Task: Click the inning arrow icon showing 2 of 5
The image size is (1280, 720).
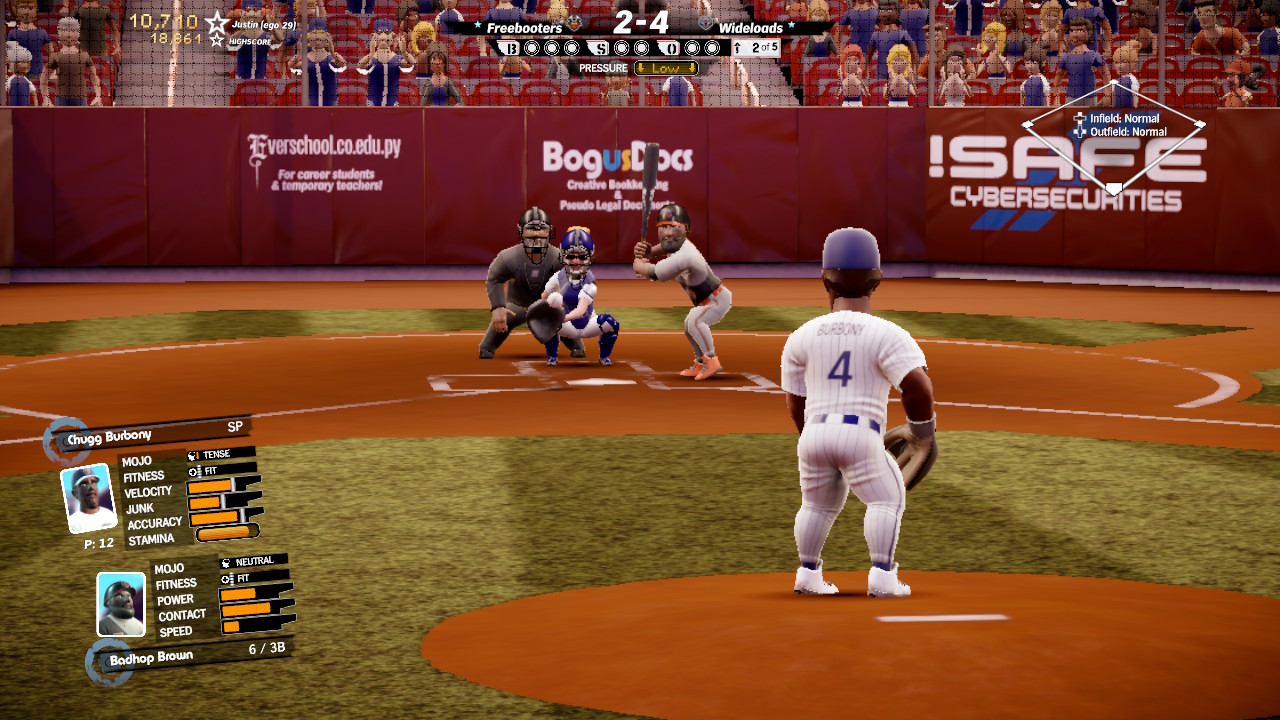Action: 738,45
